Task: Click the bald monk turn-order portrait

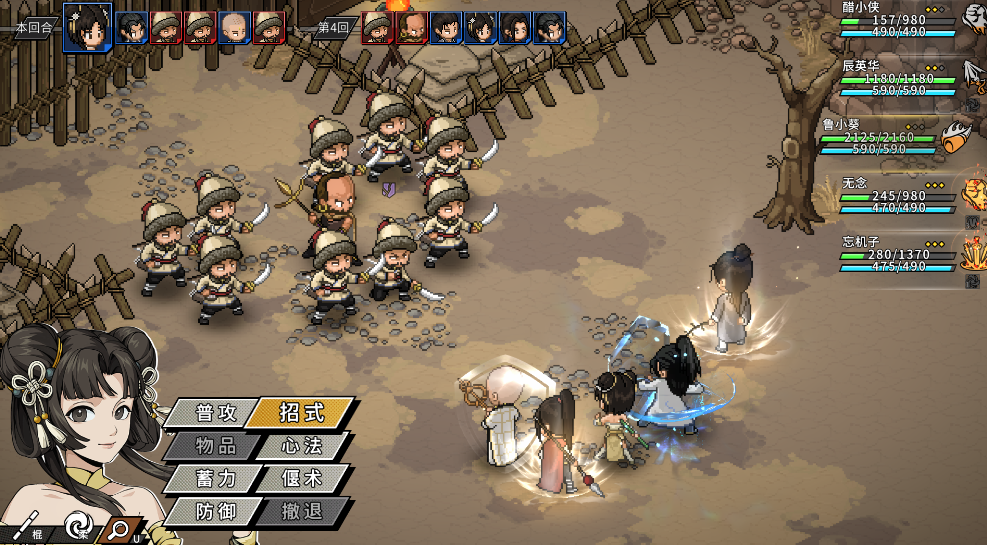Action: (235, 27)
